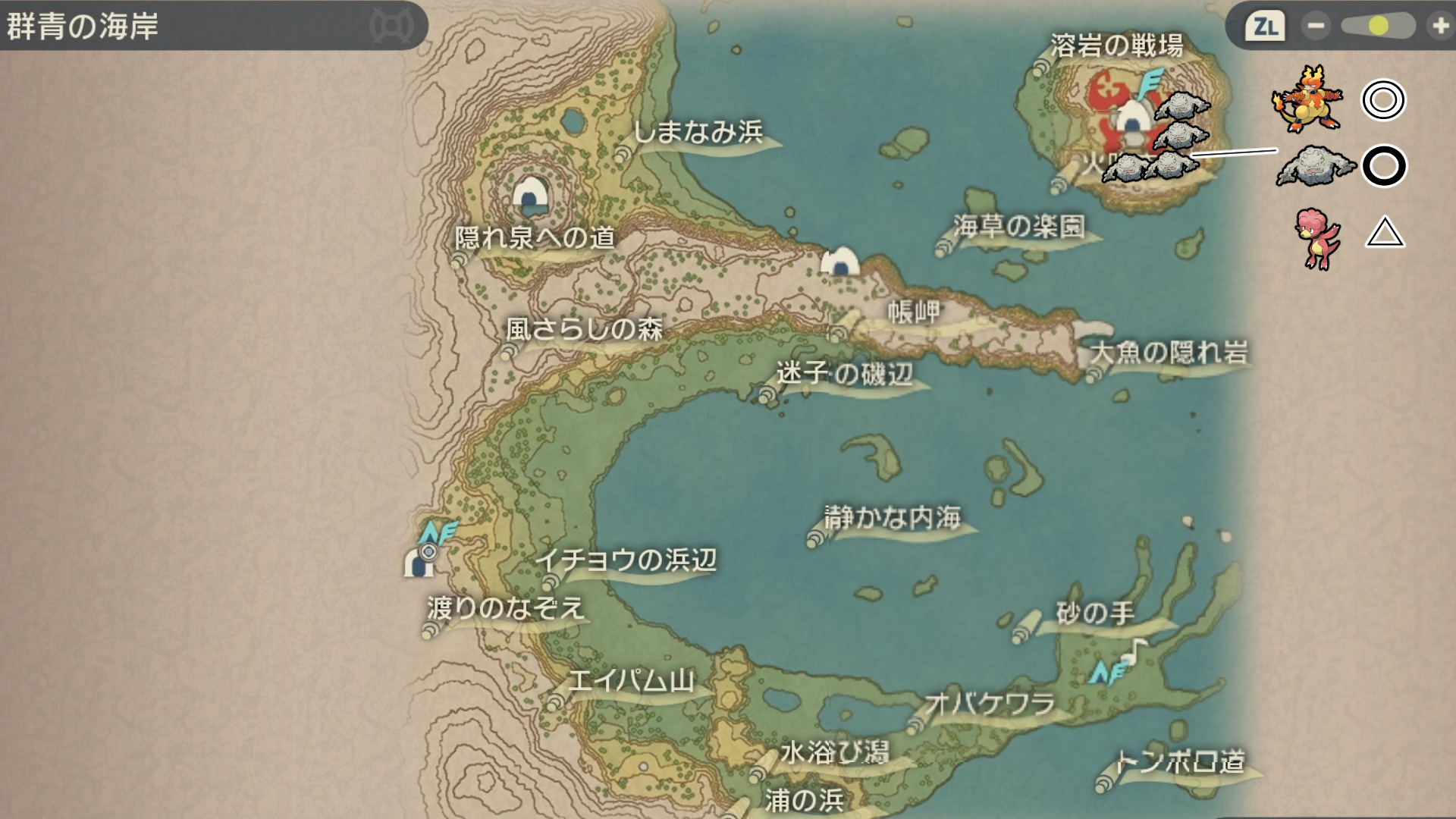Select the 海草の楽園 location label

coord(1019,226)
